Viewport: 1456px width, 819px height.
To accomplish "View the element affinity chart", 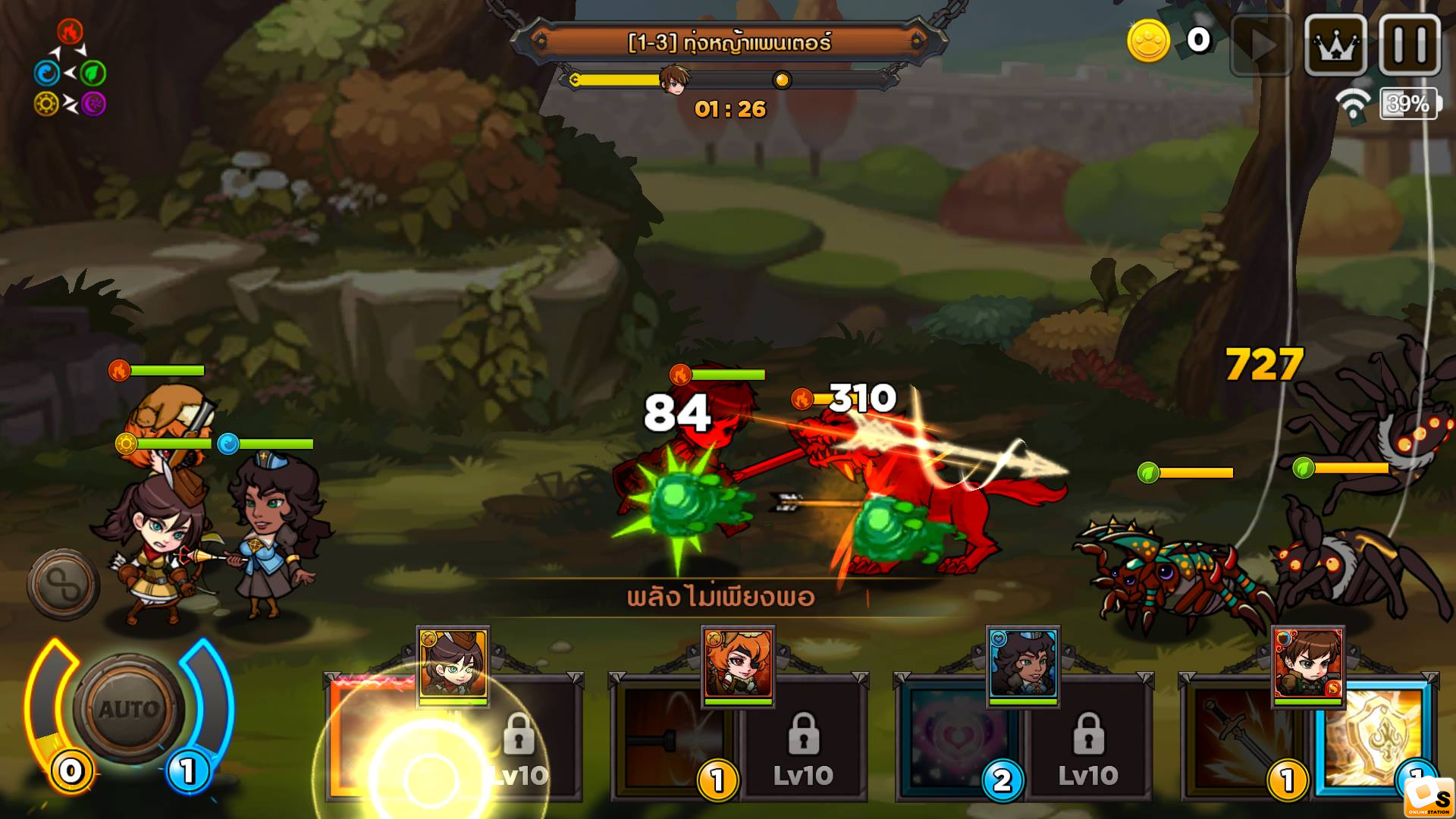I will (x=70, y=70).
